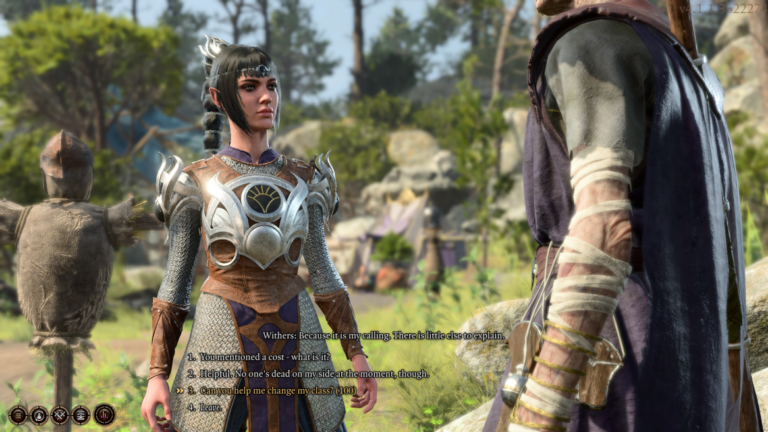Open the stacked-lines dialogue log icon
Viewport: 768px width, 432px height.
point(17,414)
